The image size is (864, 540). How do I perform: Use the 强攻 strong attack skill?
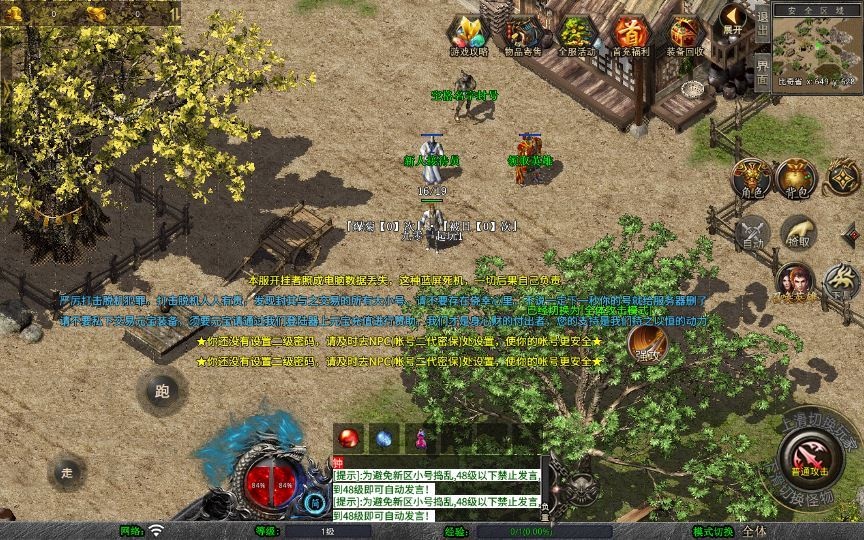(x=648, y=346)
